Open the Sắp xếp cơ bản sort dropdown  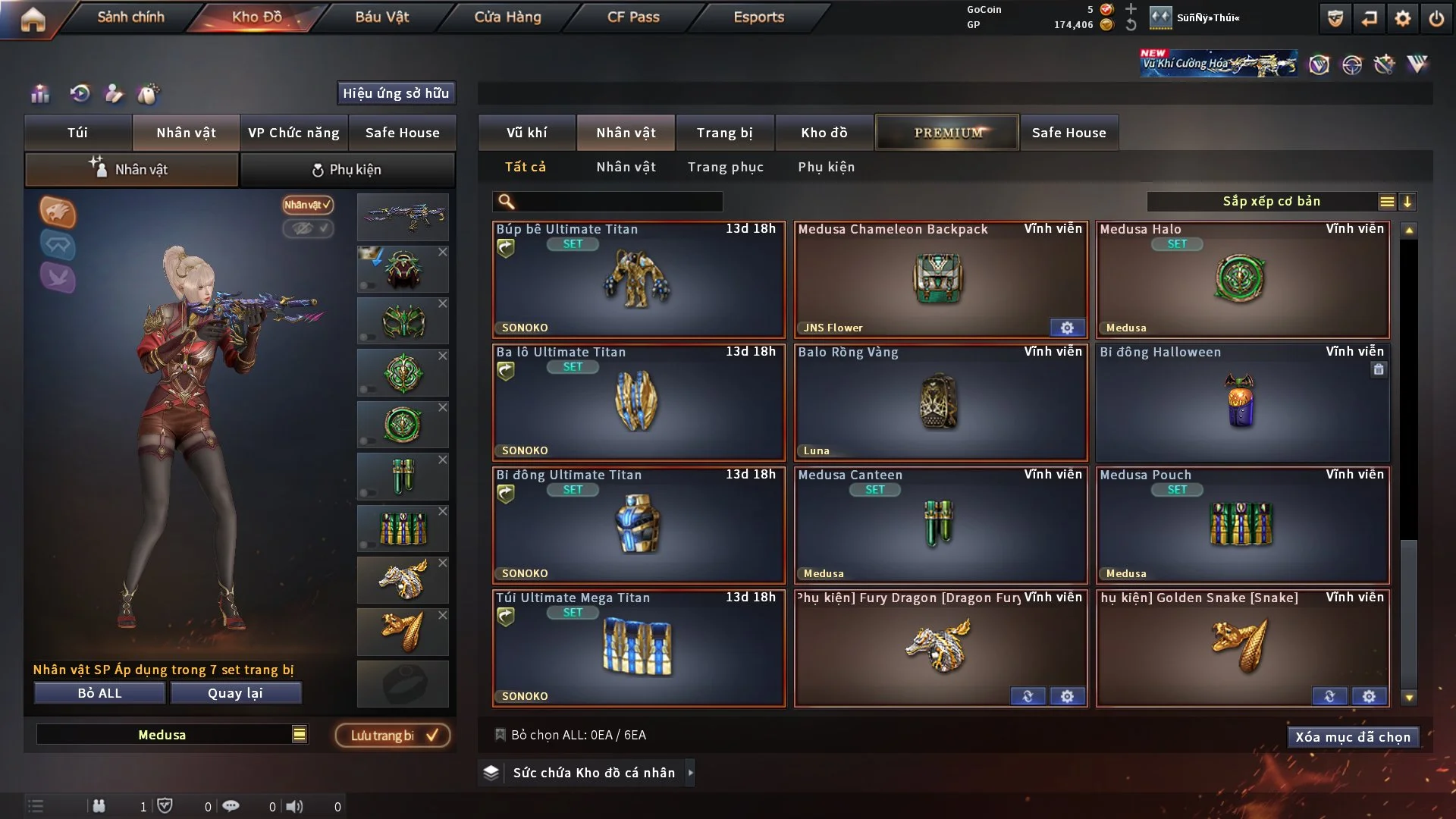pos(1271,202)
